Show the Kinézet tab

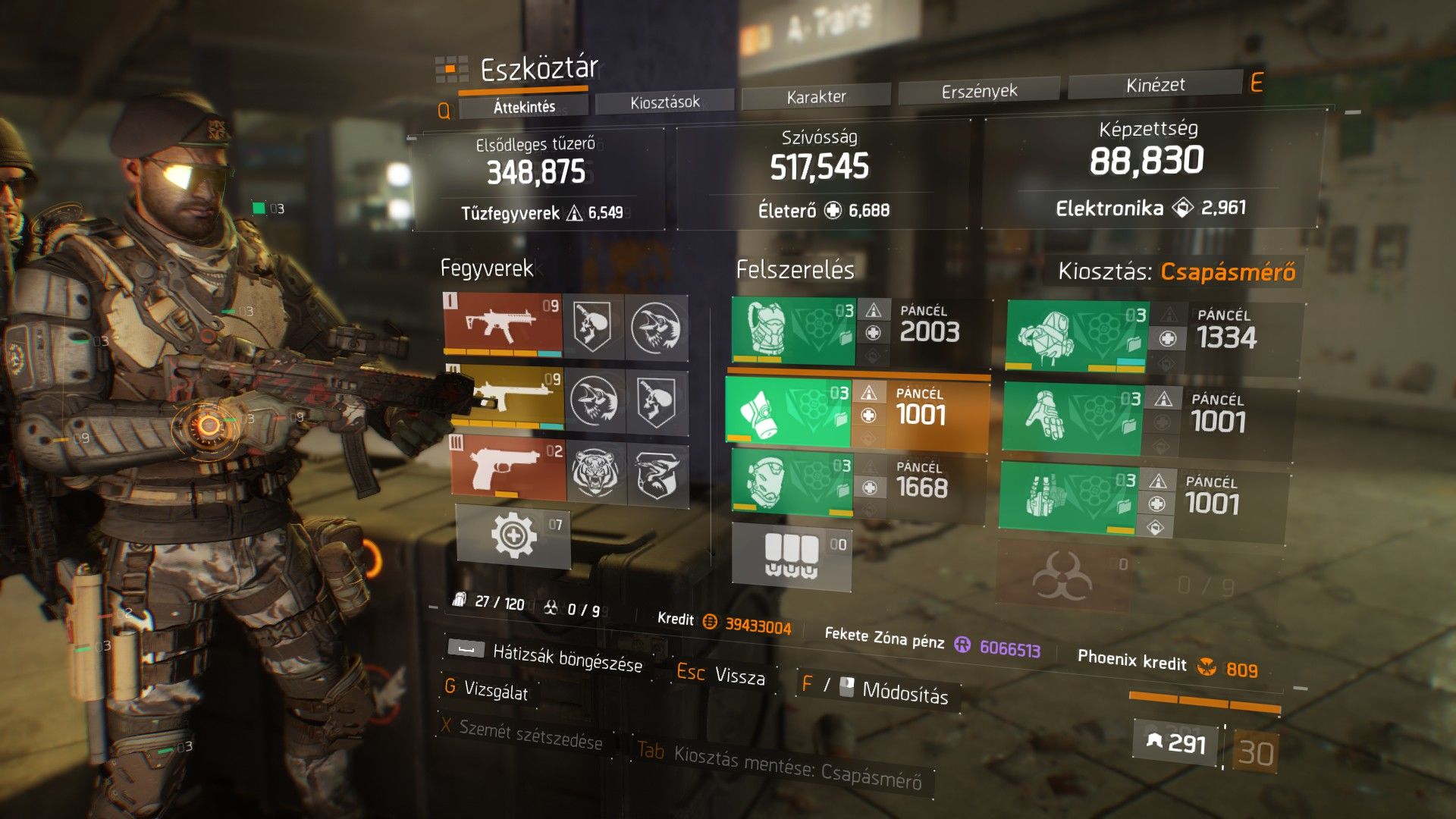pos(1155,85)
